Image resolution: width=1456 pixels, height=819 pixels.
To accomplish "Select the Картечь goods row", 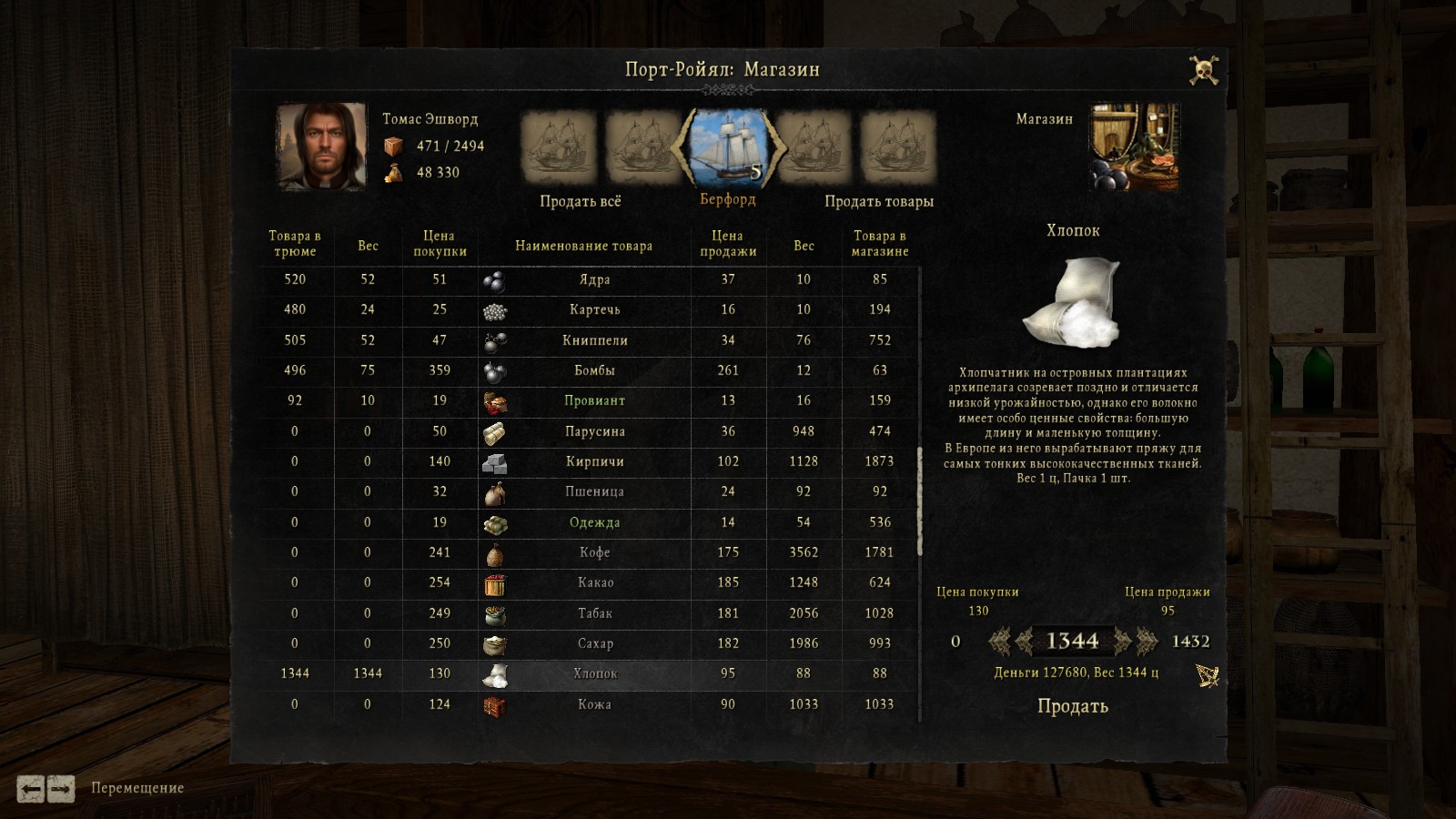I will pyautogui.click(x=594, y=309).
